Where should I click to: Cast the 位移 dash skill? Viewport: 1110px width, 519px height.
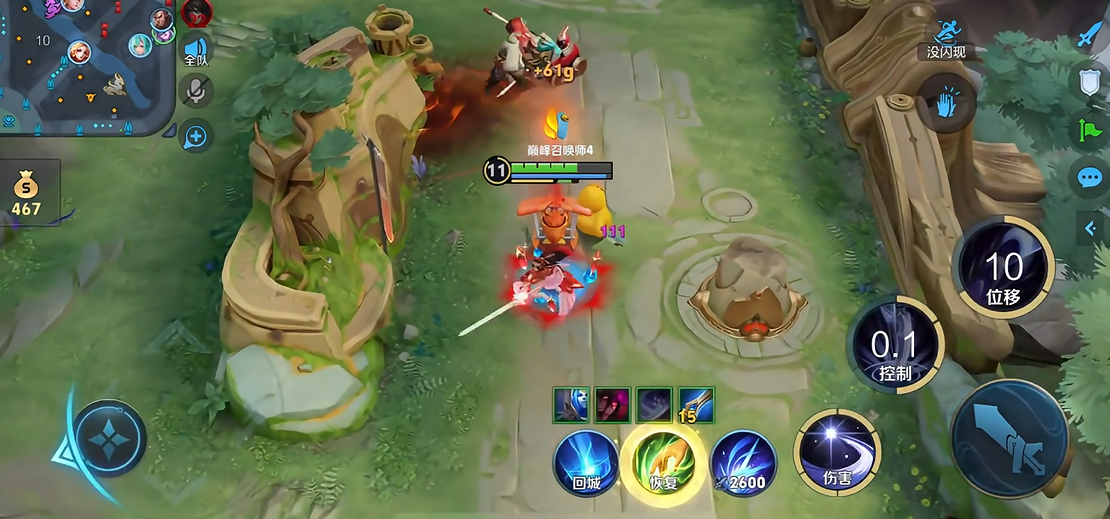pyautogui.click(x=1003, y=268)
